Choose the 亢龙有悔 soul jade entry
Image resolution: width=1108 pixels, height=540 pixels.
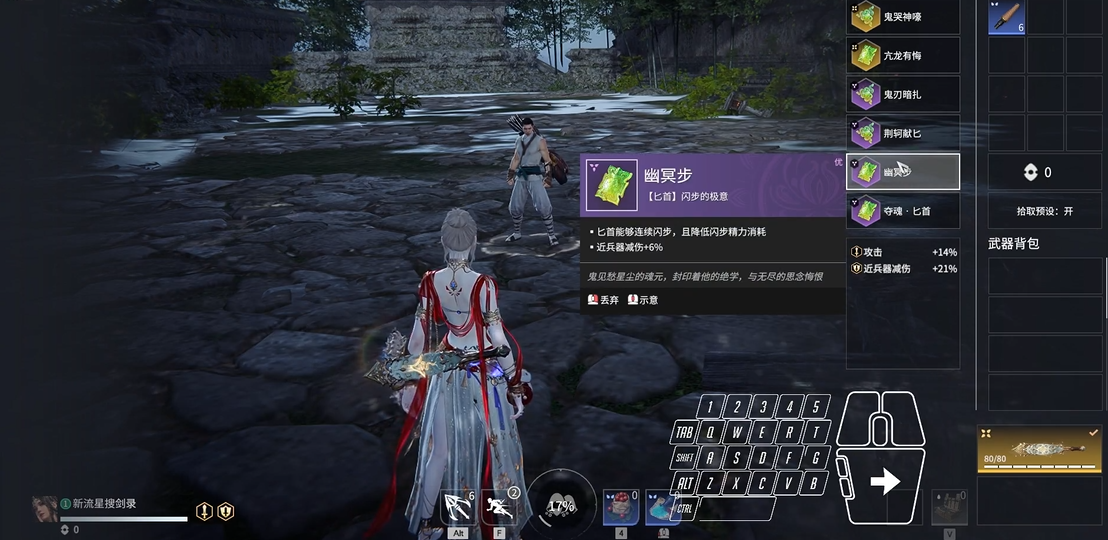[x=903, y=56]
